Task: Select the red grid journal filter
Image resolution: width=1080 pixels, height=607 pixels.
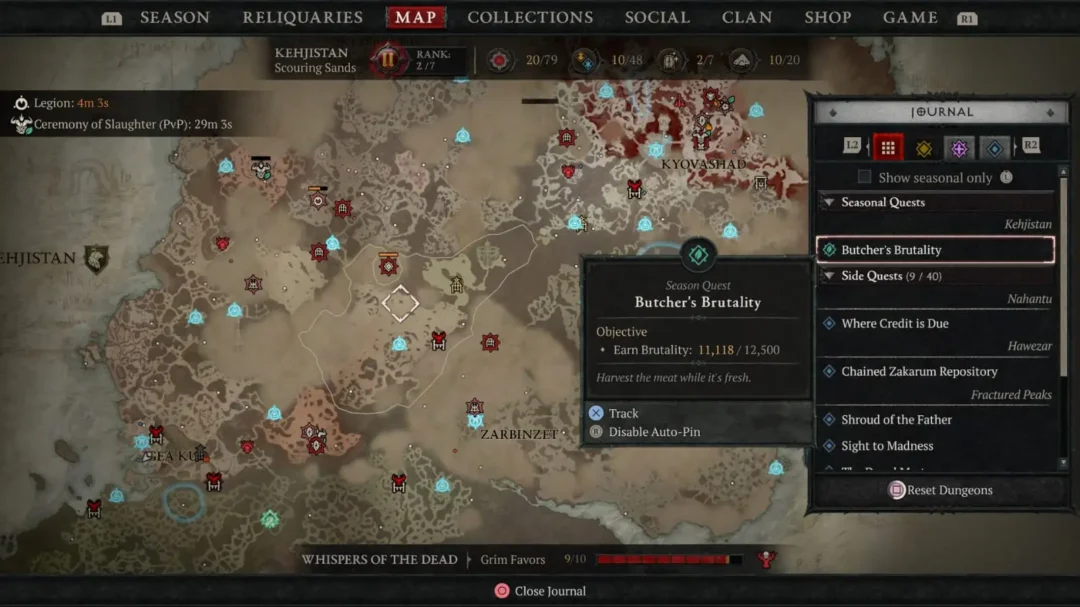Action: (888, 148)
